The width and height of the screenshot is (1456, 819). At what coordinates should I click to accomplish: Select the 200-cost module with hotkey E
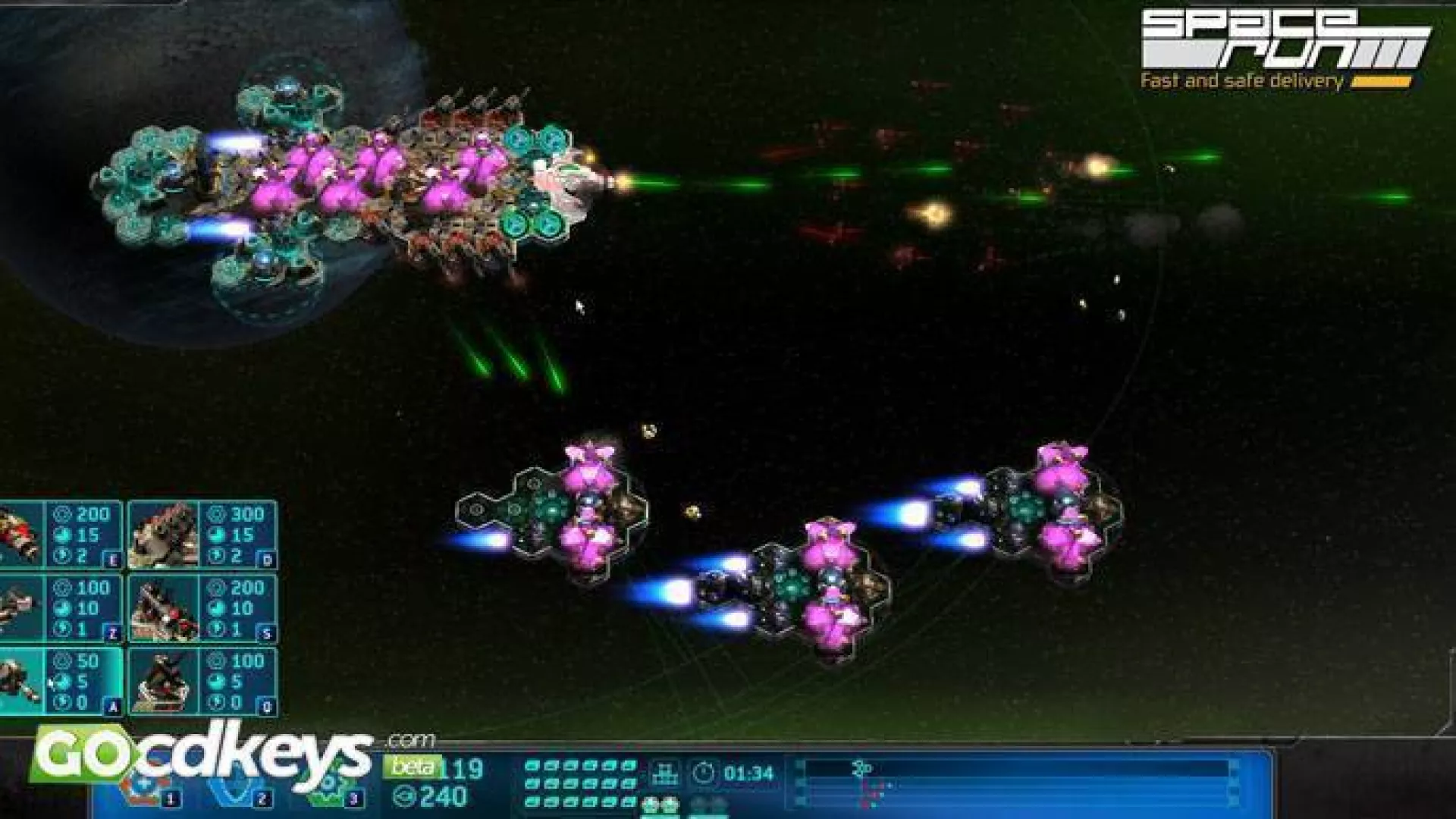(61, 535)
